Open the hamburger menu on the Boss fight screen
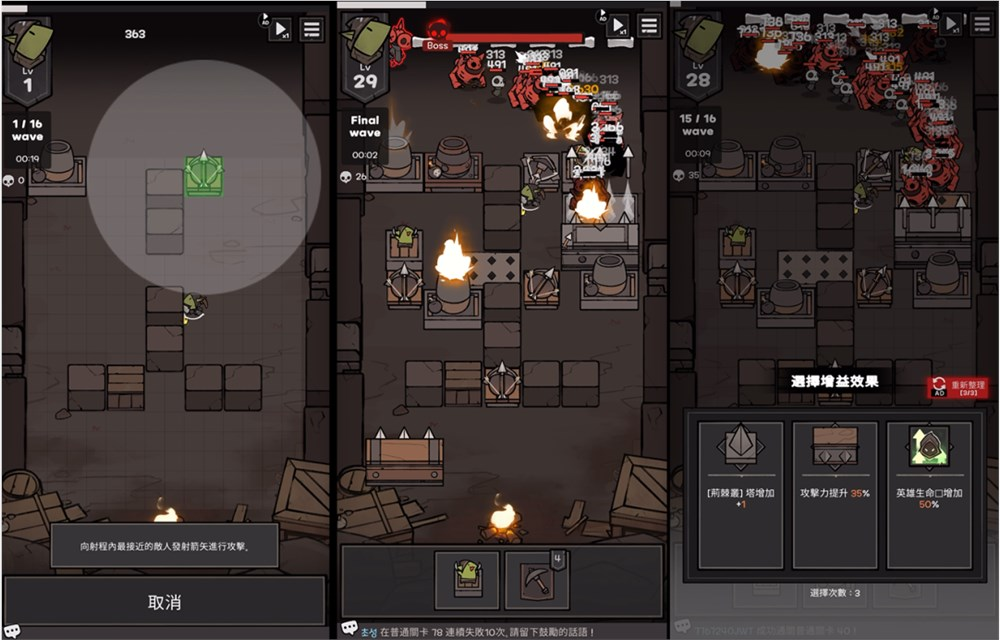Screen dimensions: 1000x640 tap(650, 26)
